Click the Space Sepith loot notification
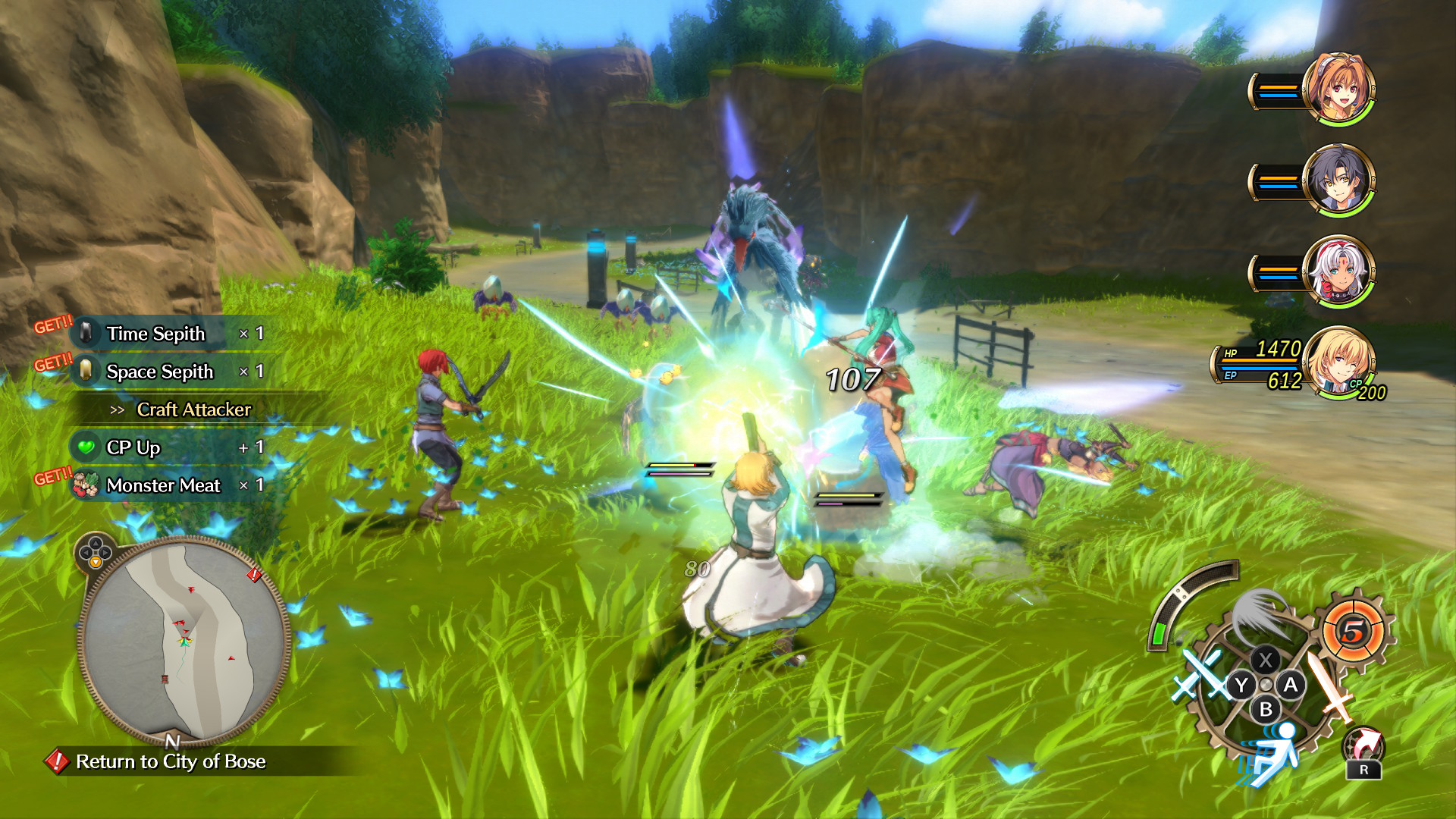Image resolution: width=1456 pixels, height=819 pixels. click(x=159, y=372)
